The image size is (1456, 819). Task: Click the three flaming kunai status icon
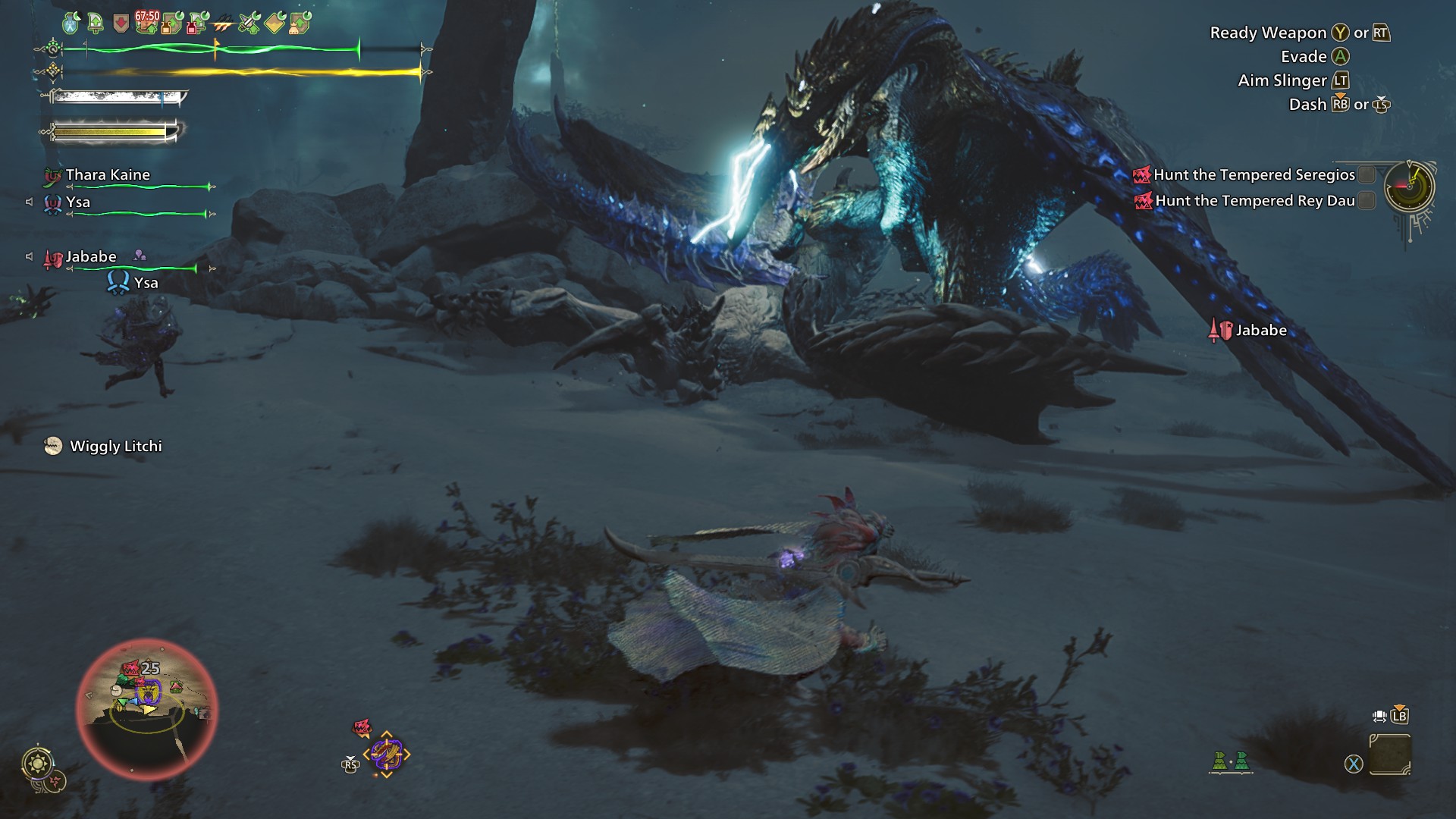pyautogui.click(x=223, y=24)
